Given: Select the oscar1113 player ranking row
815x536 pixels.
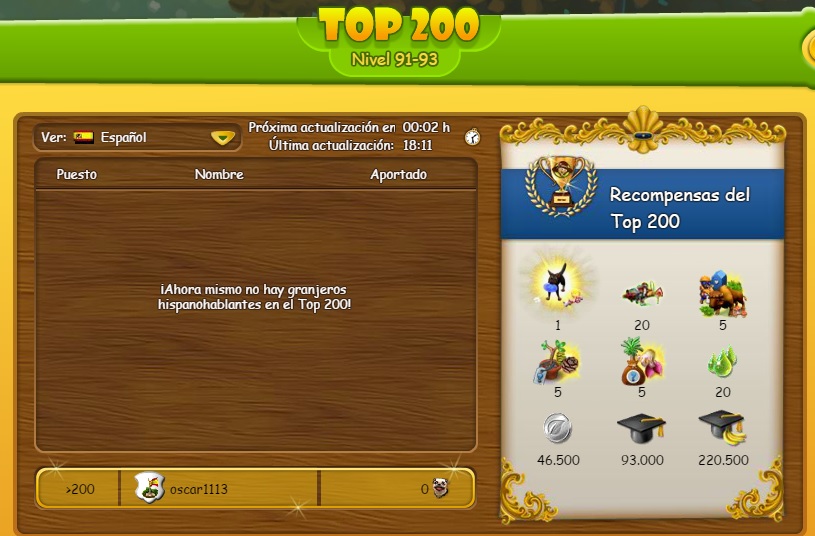Looking at the screenshot, I should pyautogui.click(x=255, y=489).
